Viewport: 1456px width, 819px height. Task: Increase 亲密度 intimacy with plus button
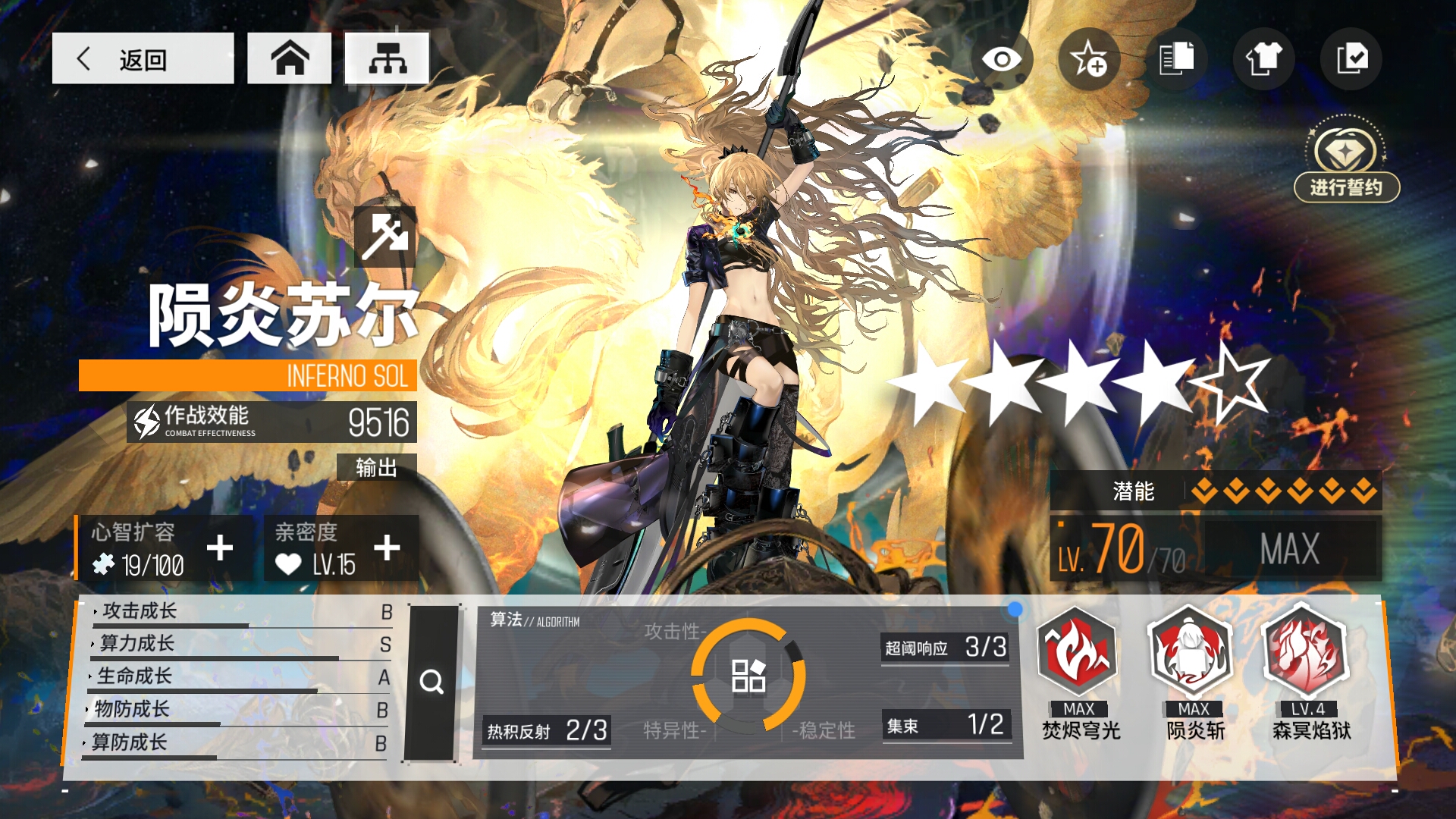387,548
